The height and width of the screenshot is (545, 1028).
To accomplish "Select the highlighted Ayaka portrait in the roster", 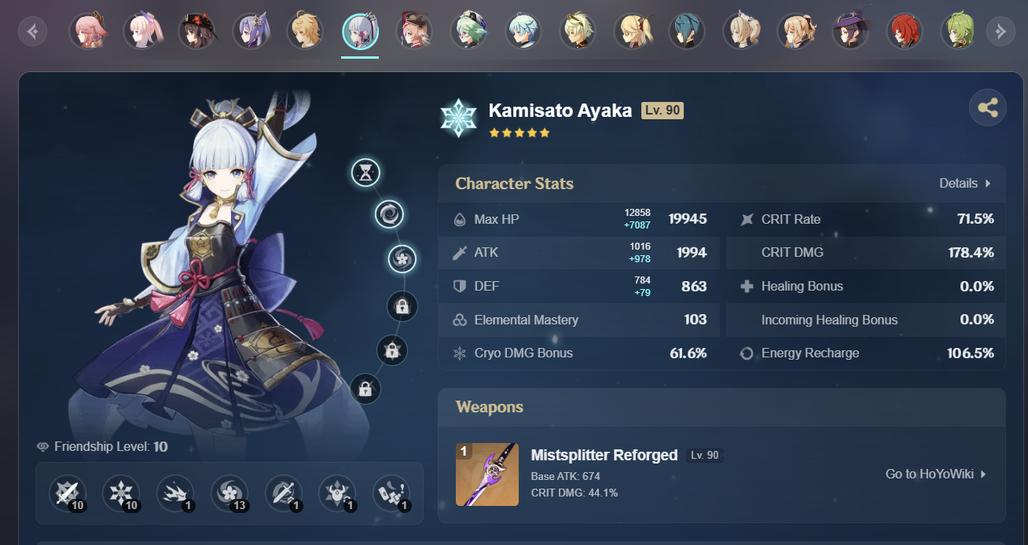I will [360, 31].
